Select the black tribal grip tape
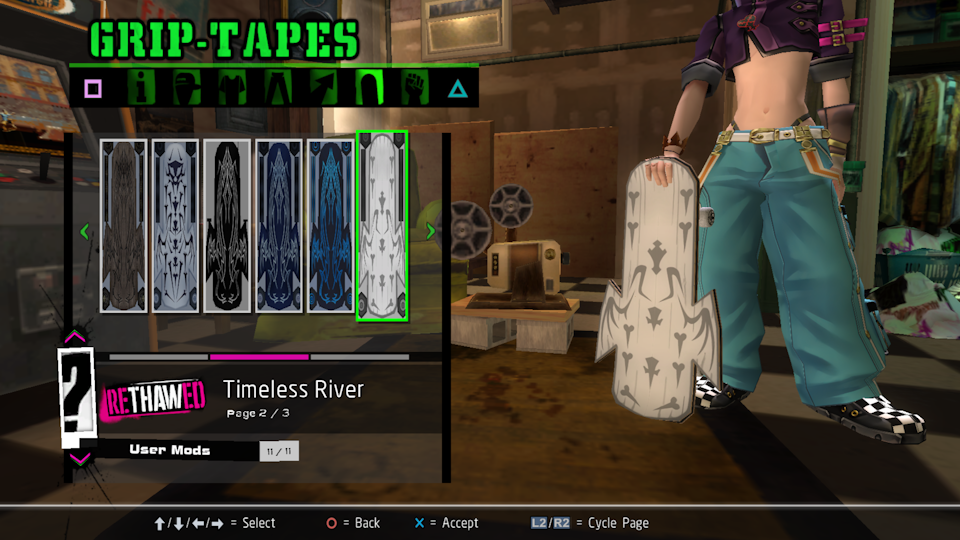This screenshot has width=960, height=540. click(227, 226)
